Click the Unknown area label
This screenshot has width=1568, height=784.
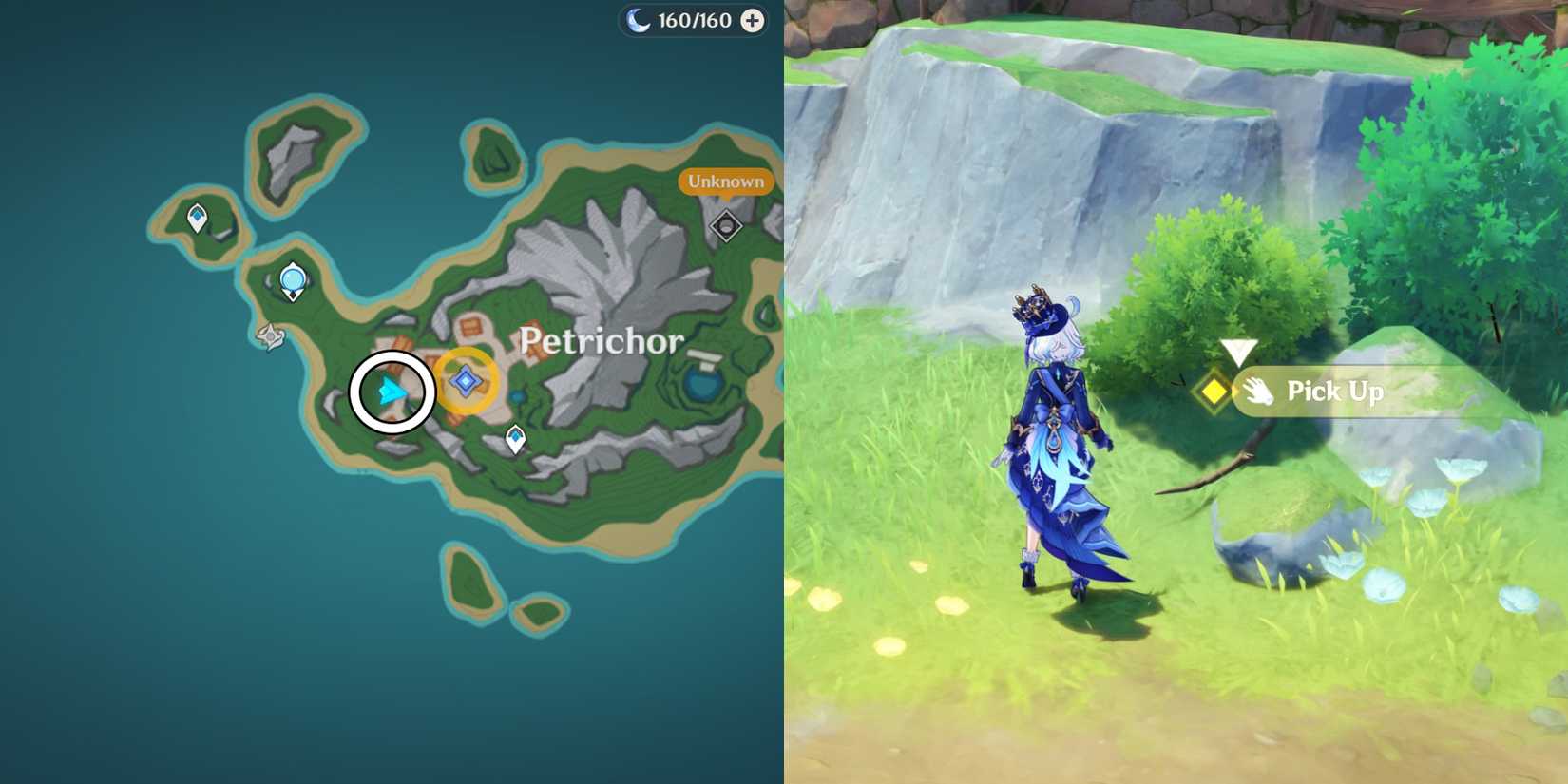click(x=725, y=180)
